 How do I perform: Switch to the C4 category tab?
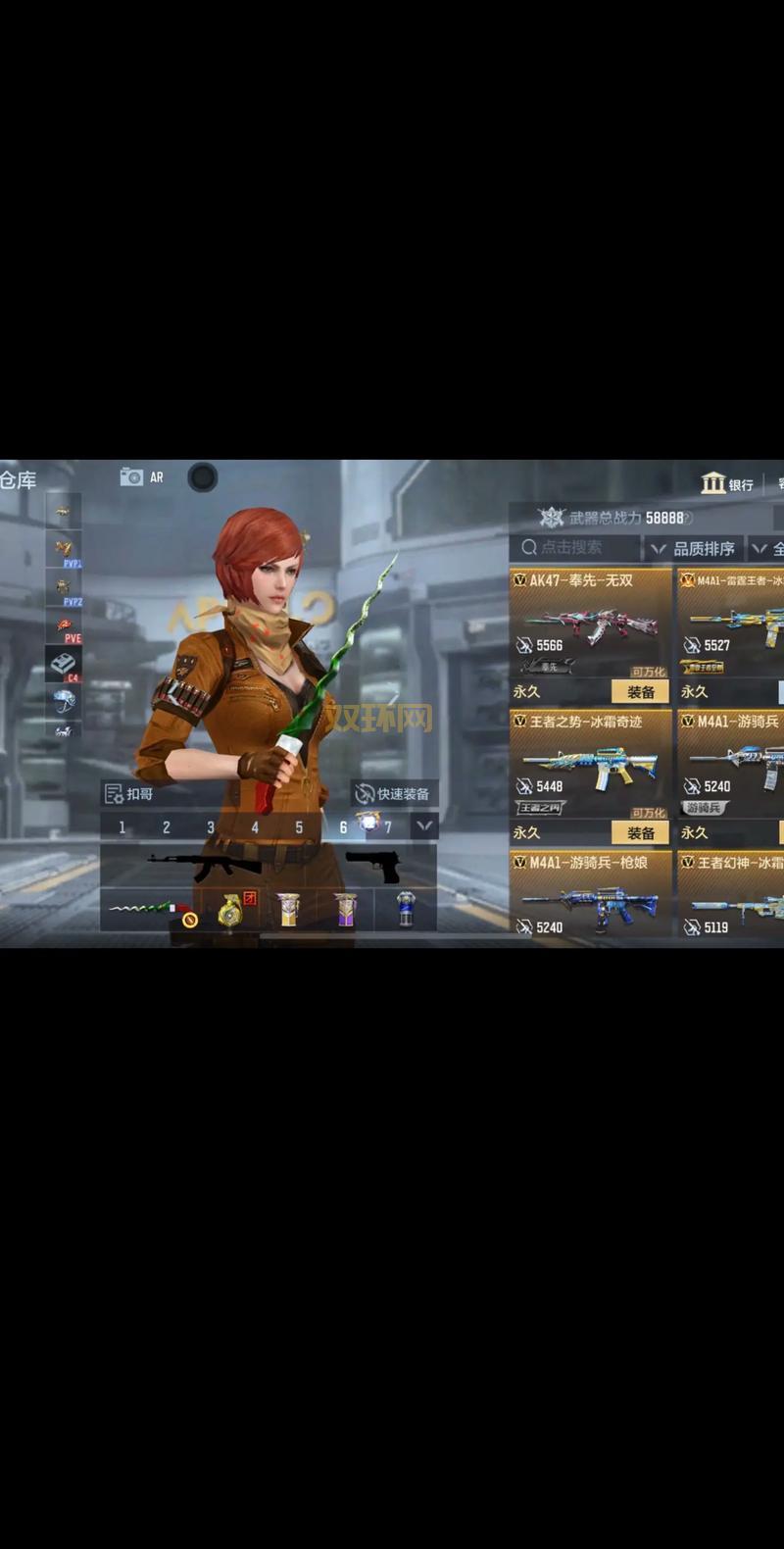pos(64,666)
